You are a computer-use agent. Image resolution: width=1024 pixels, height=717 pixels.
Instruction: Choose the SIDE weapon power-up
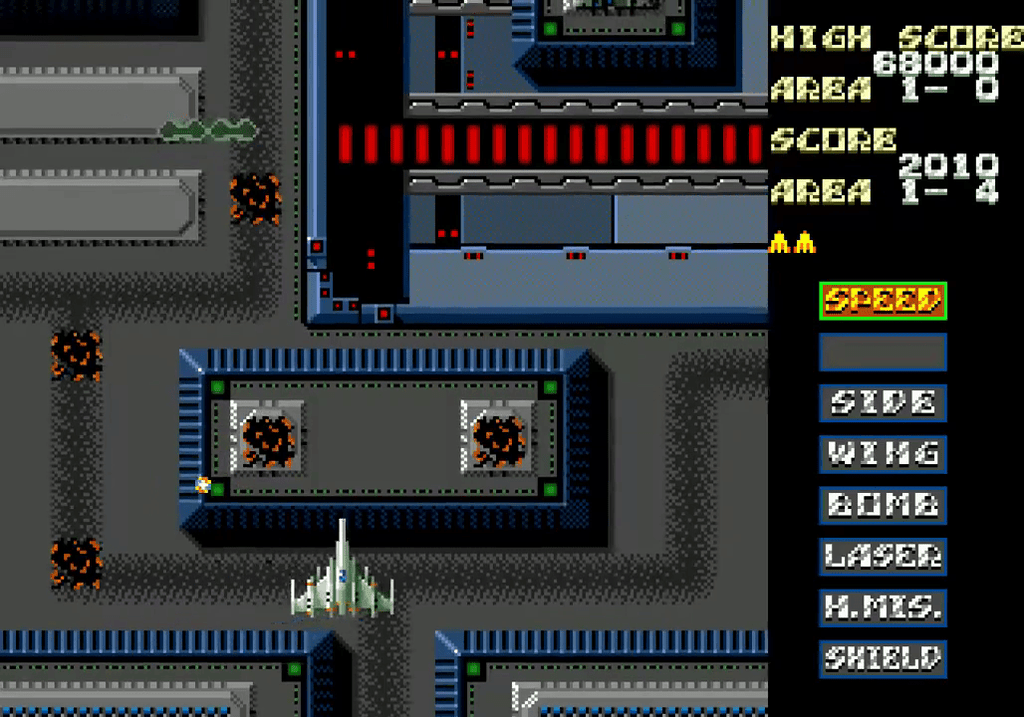pos(883,403)
